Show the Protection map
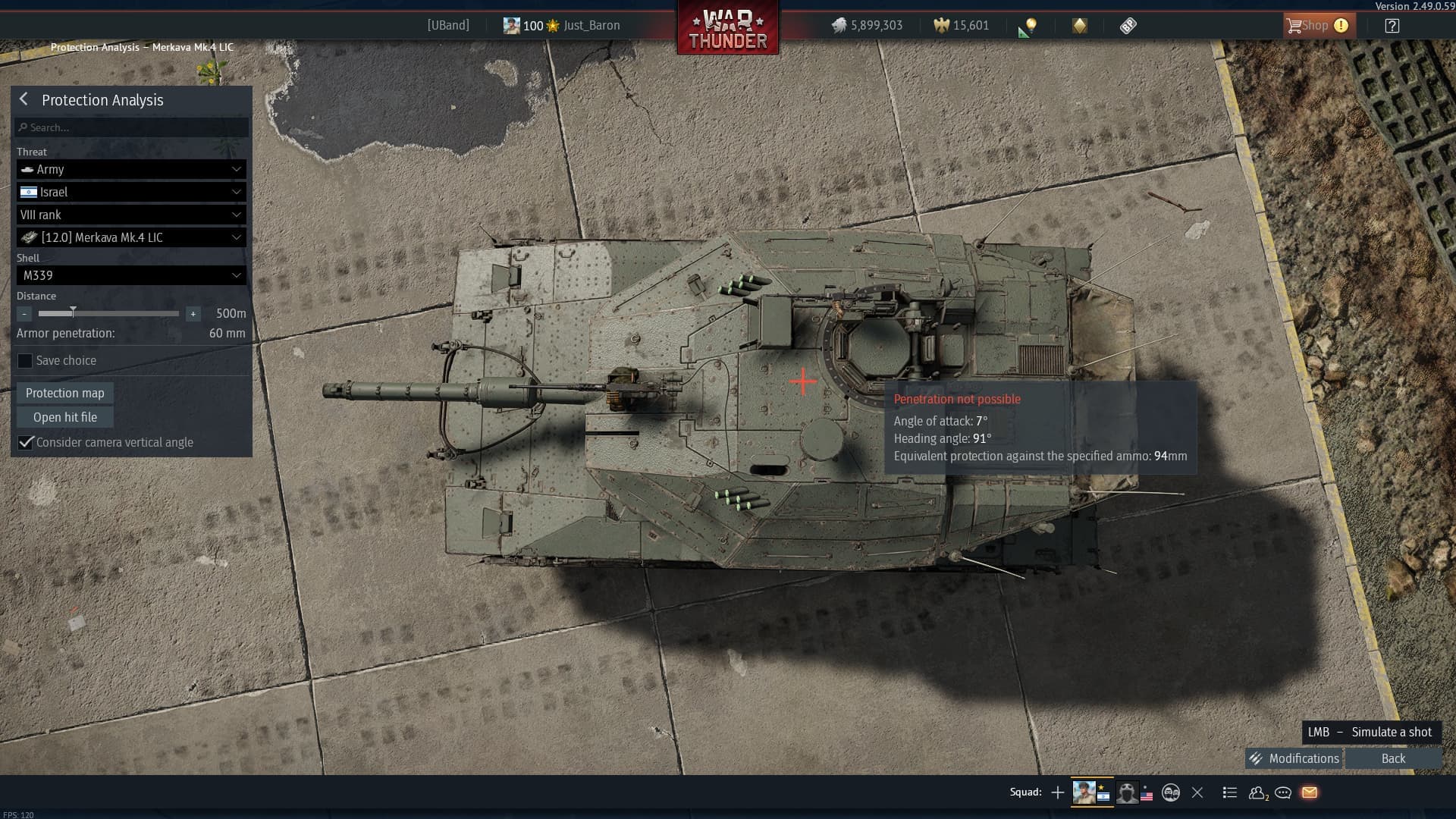The height and width of the screenshot is (819, 1456). click(65, 393)
